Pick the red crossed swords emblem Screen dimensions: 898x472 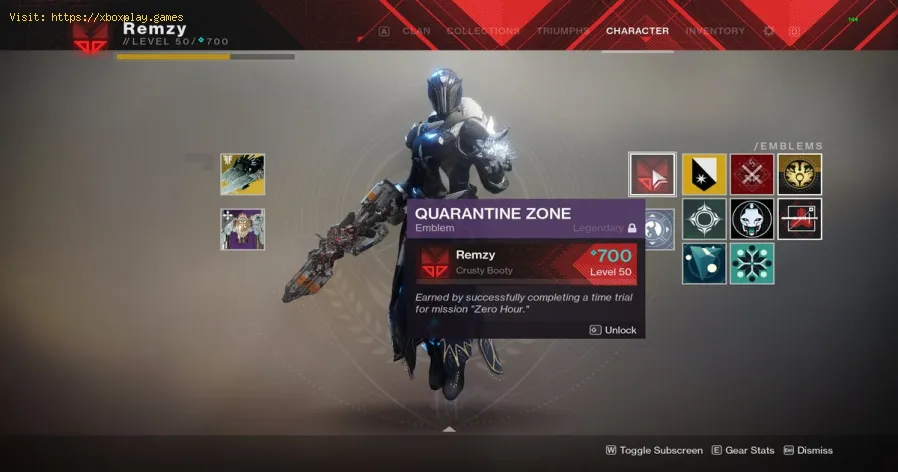pos(752,174)
